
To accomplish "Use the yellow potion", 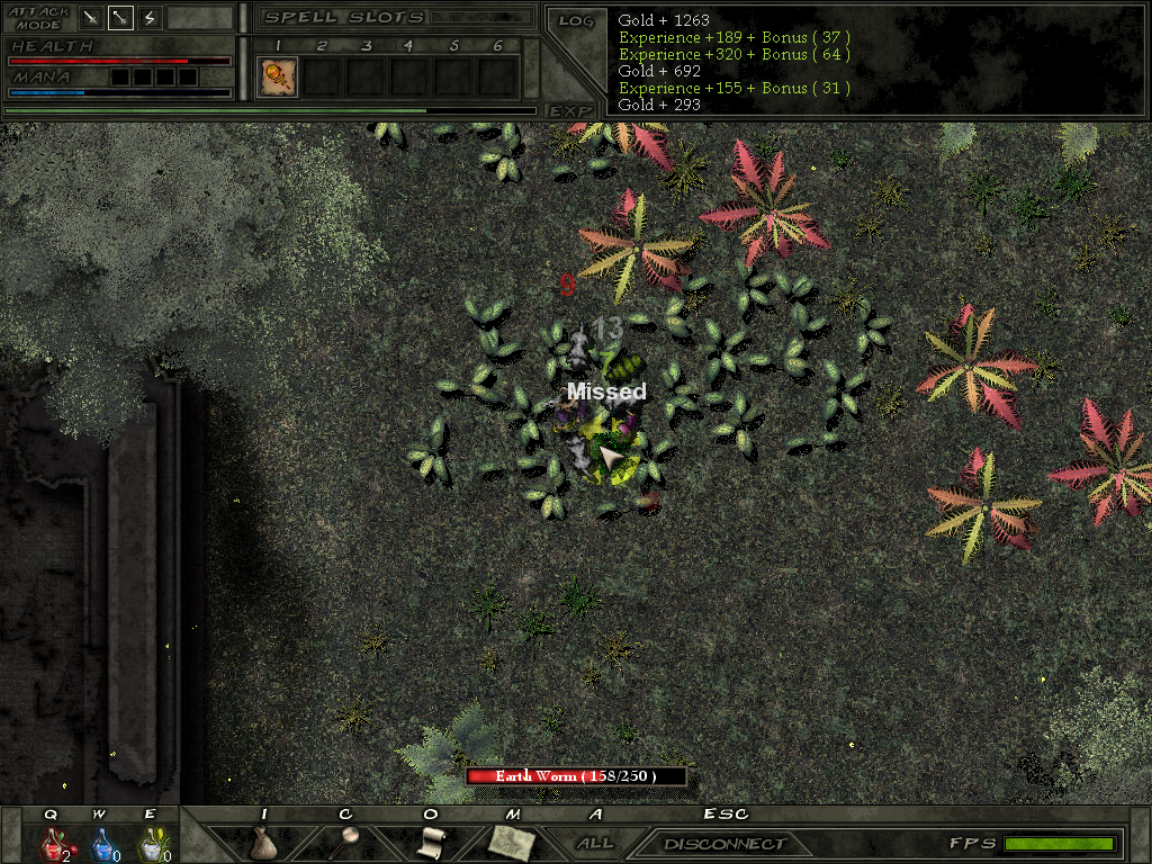I will pyautogui.click(x=150, y=845).
